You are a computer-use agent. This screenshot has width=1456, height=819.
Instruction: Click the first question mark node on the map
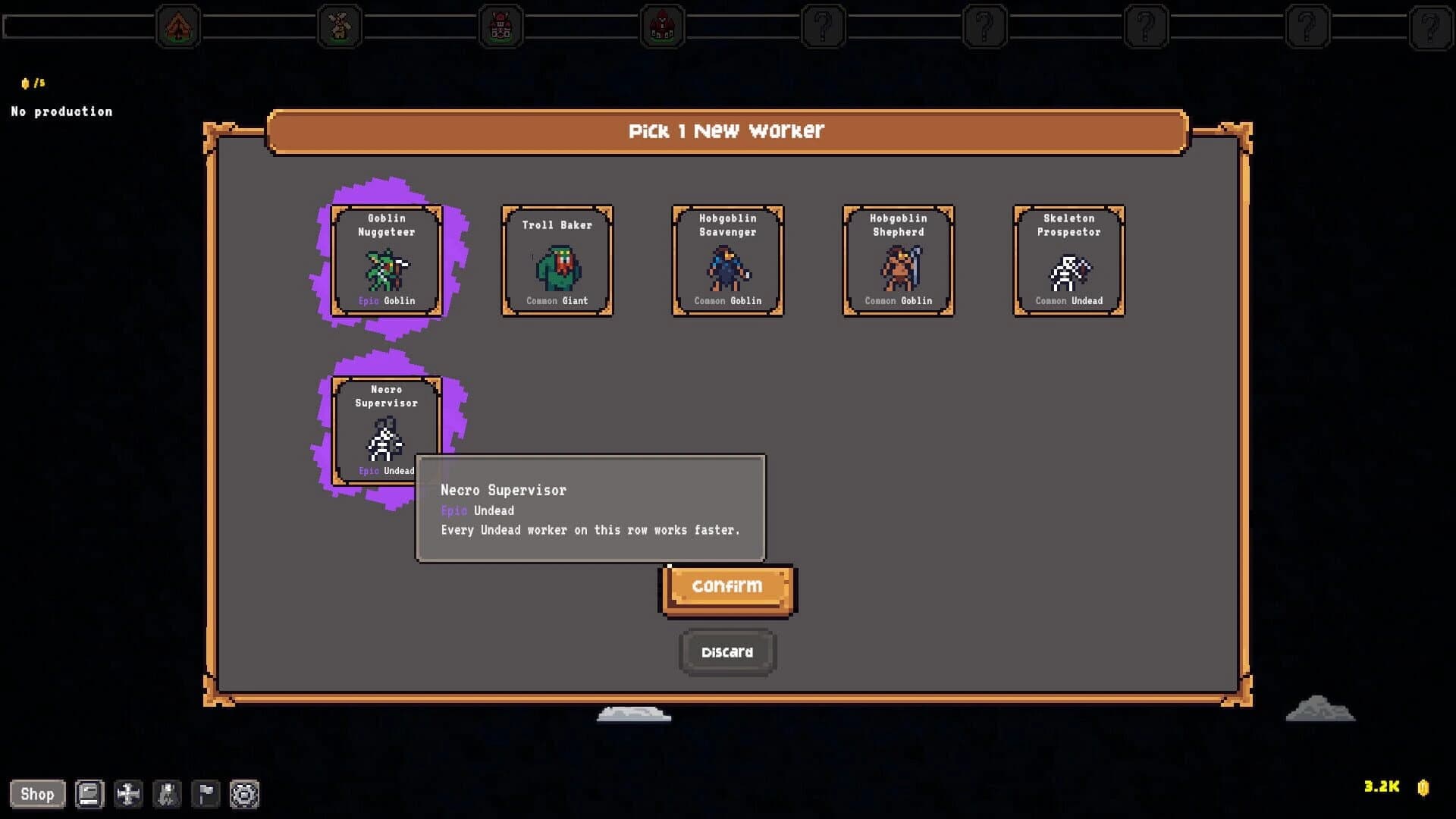pyautogui.click(x=824, y=27)
